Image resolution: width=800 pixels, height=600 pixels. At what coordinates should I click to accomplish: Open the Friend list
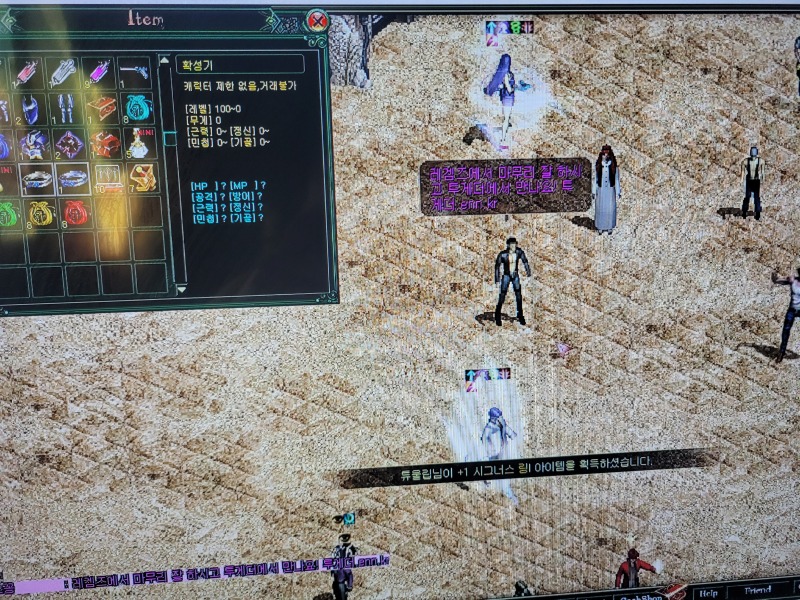point(758,592)
